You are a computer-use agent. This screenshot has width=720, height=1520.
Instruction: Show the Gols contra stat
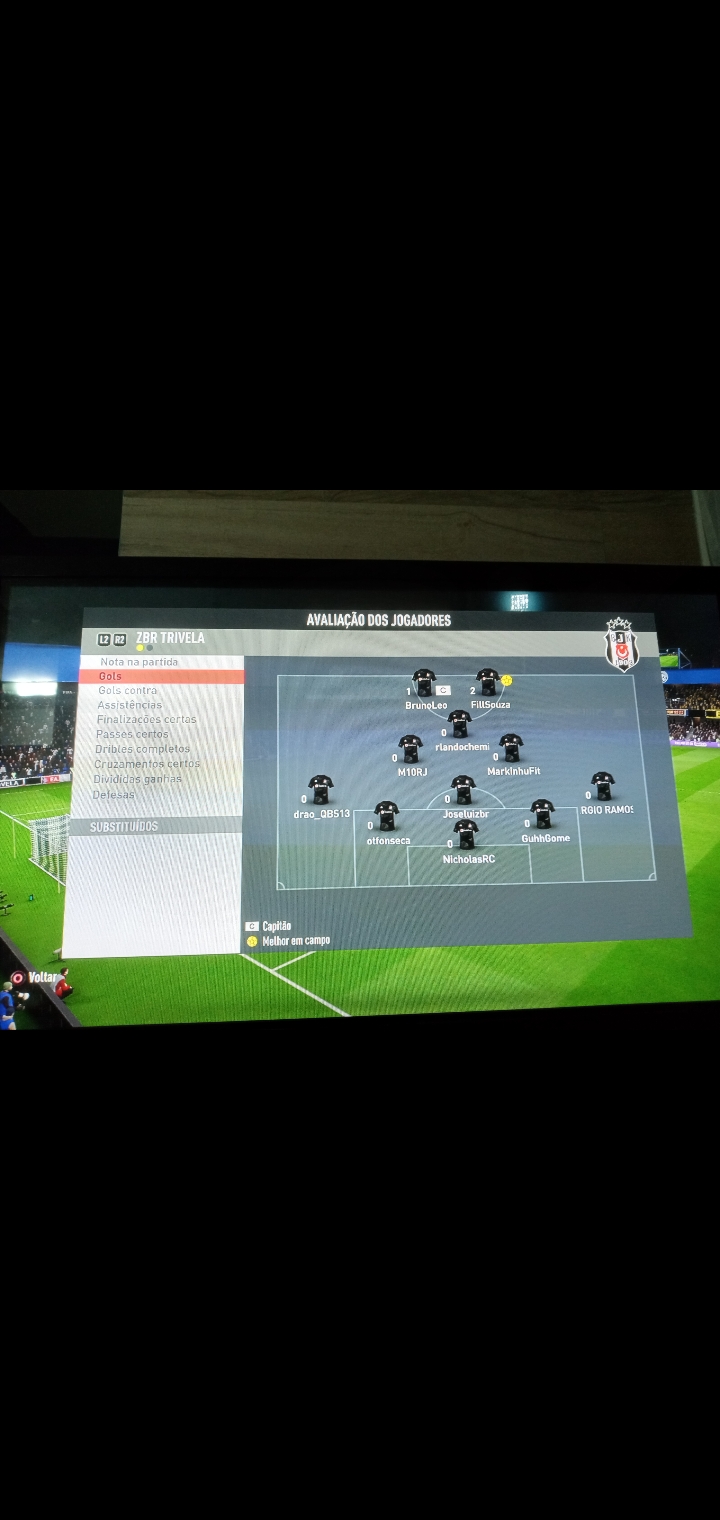[x=127, y=691]
